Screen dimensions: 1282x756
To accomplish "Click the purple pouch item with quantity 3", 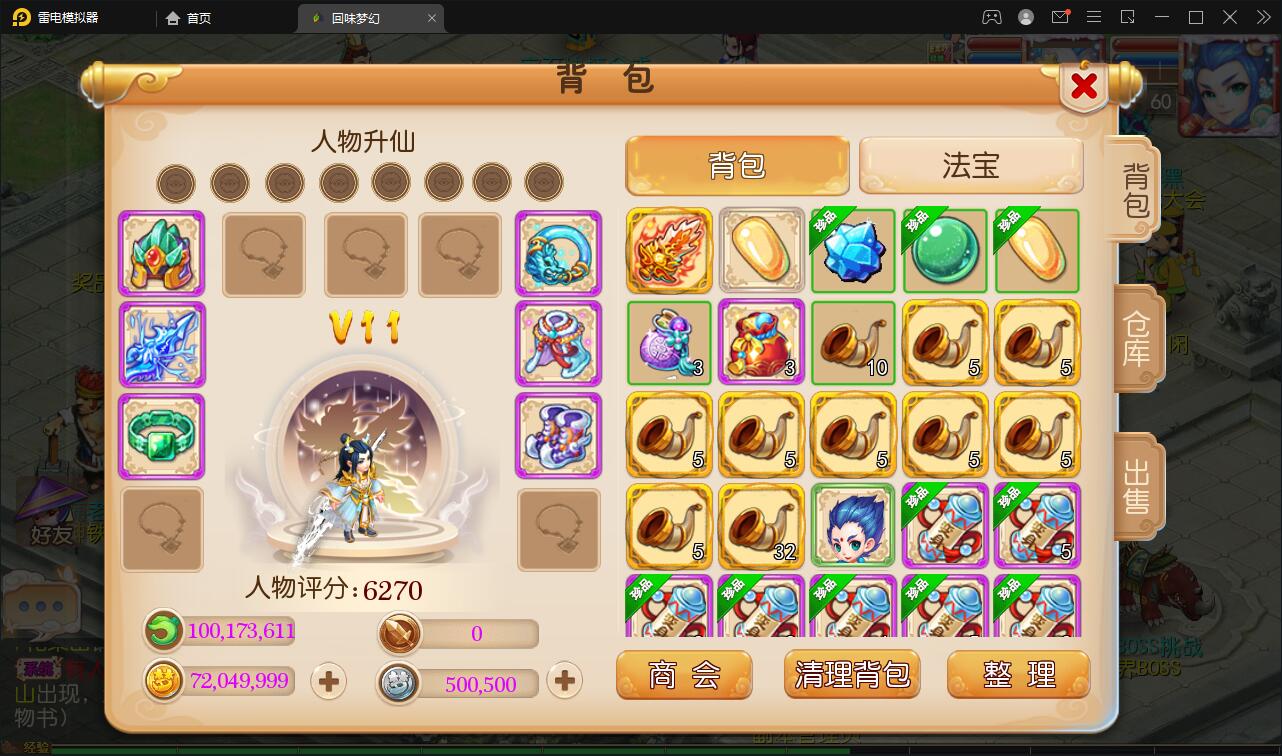I will point(668,343).
